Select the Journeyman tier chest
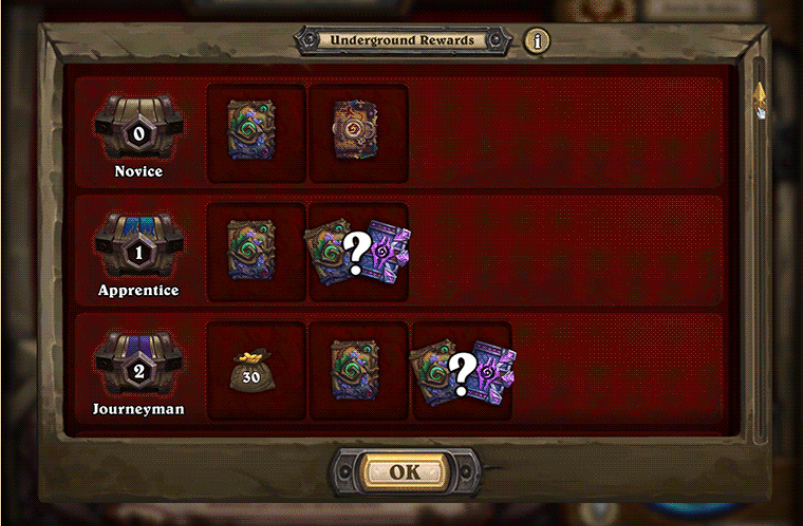Viewport: 803px width, 526px height. pos(139,364)
